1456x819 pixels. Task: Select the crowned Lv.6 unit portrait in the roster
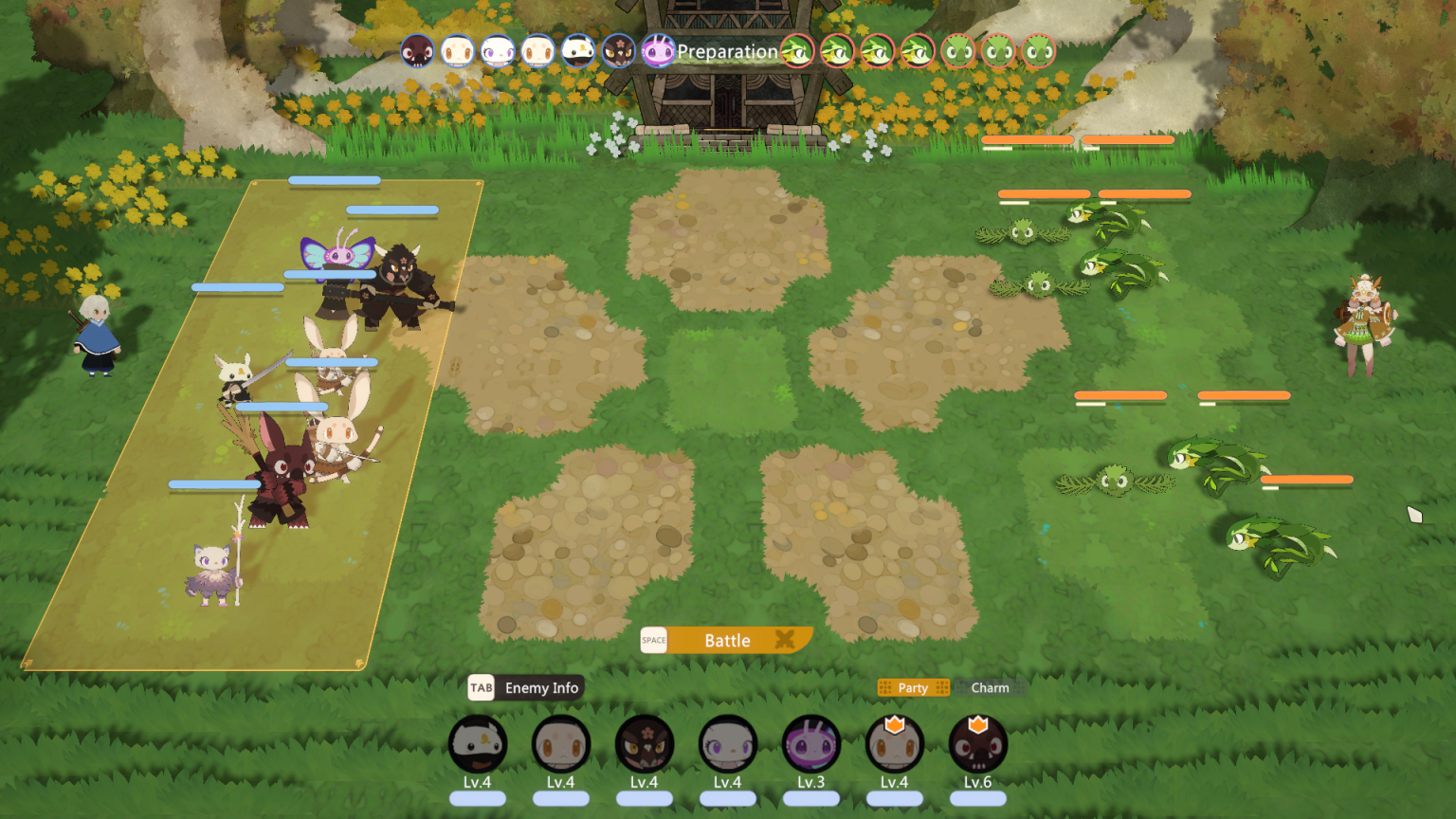pyautogui.click(x=977, y=748)
